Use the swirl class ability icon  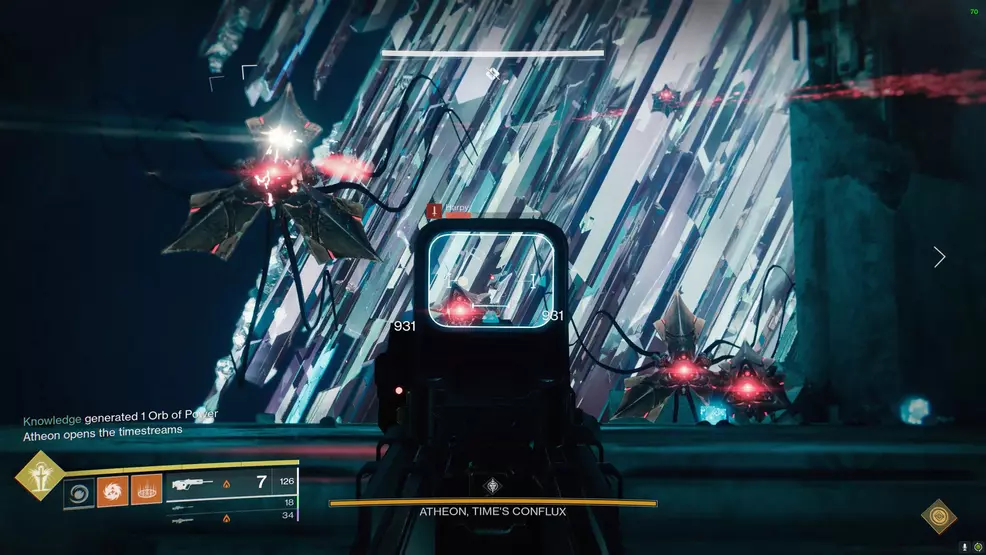point(79,492)
